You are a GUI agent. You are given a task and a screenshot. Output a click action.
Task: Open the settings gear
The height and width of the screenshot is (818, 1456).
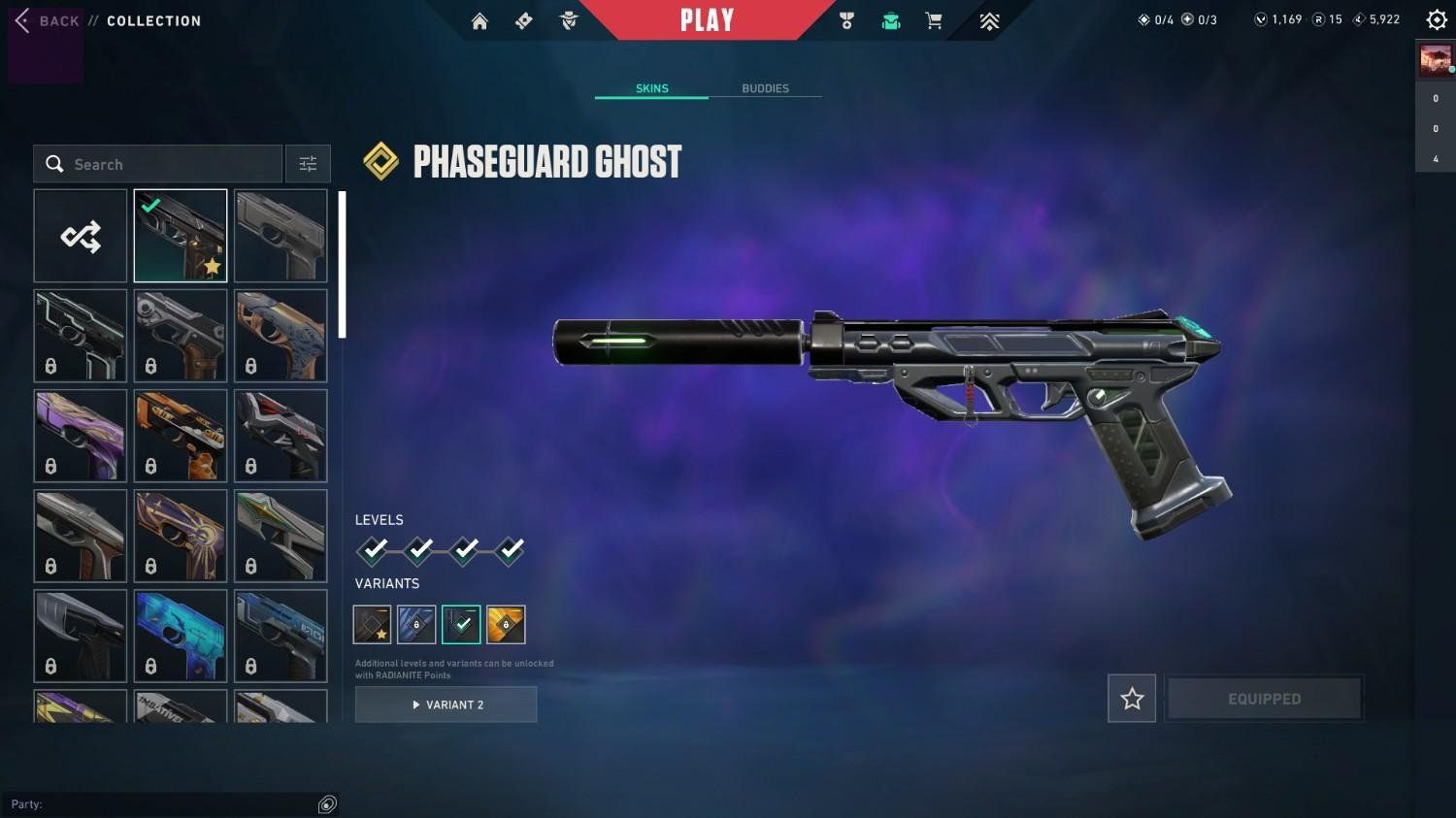(x=1437, y=20)
